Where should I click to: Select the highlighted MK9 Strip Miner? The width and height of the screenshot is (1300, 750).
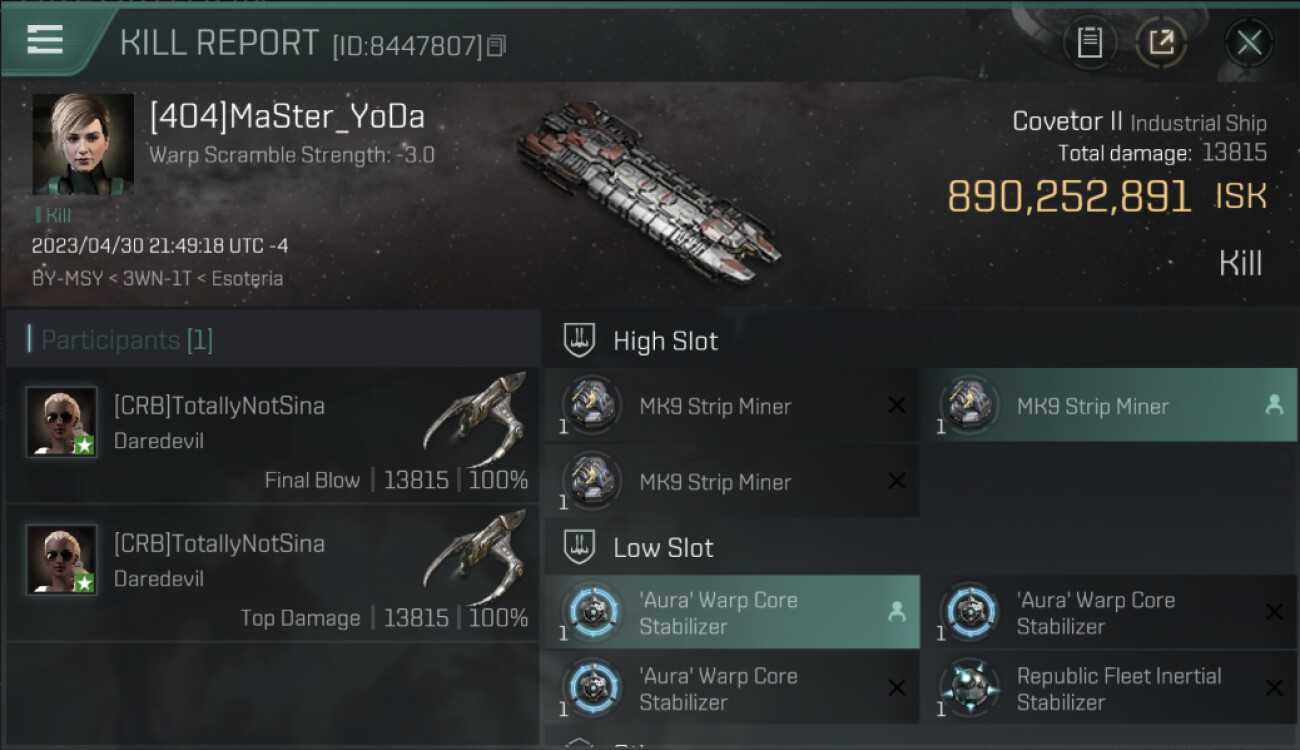(1108, 406)
